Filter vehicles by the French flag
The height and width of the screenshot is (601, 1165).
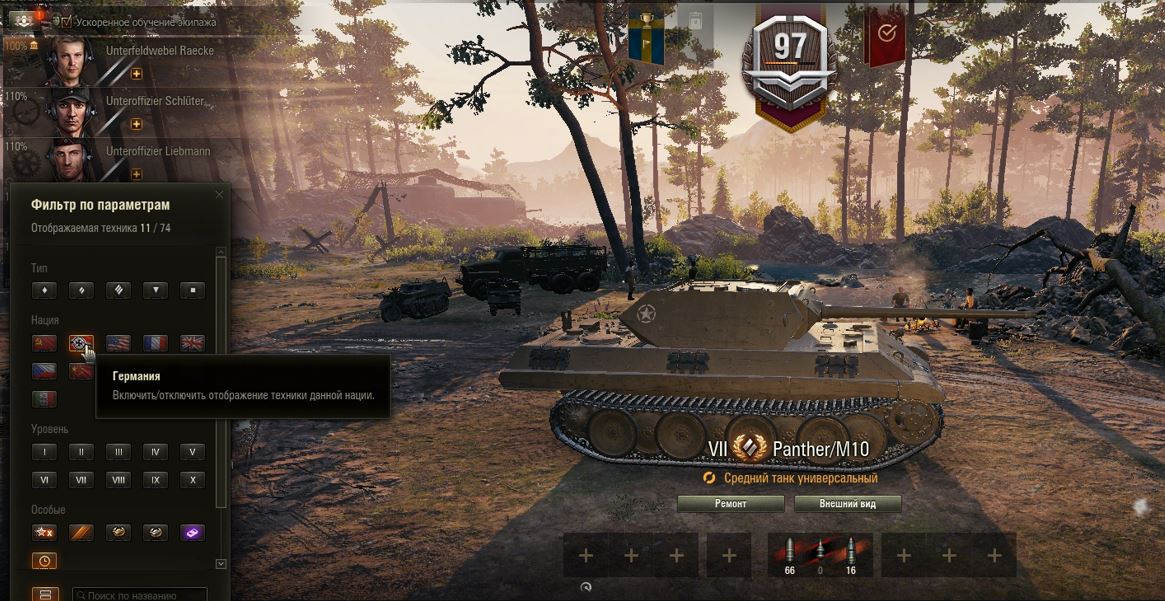(155, 343)
